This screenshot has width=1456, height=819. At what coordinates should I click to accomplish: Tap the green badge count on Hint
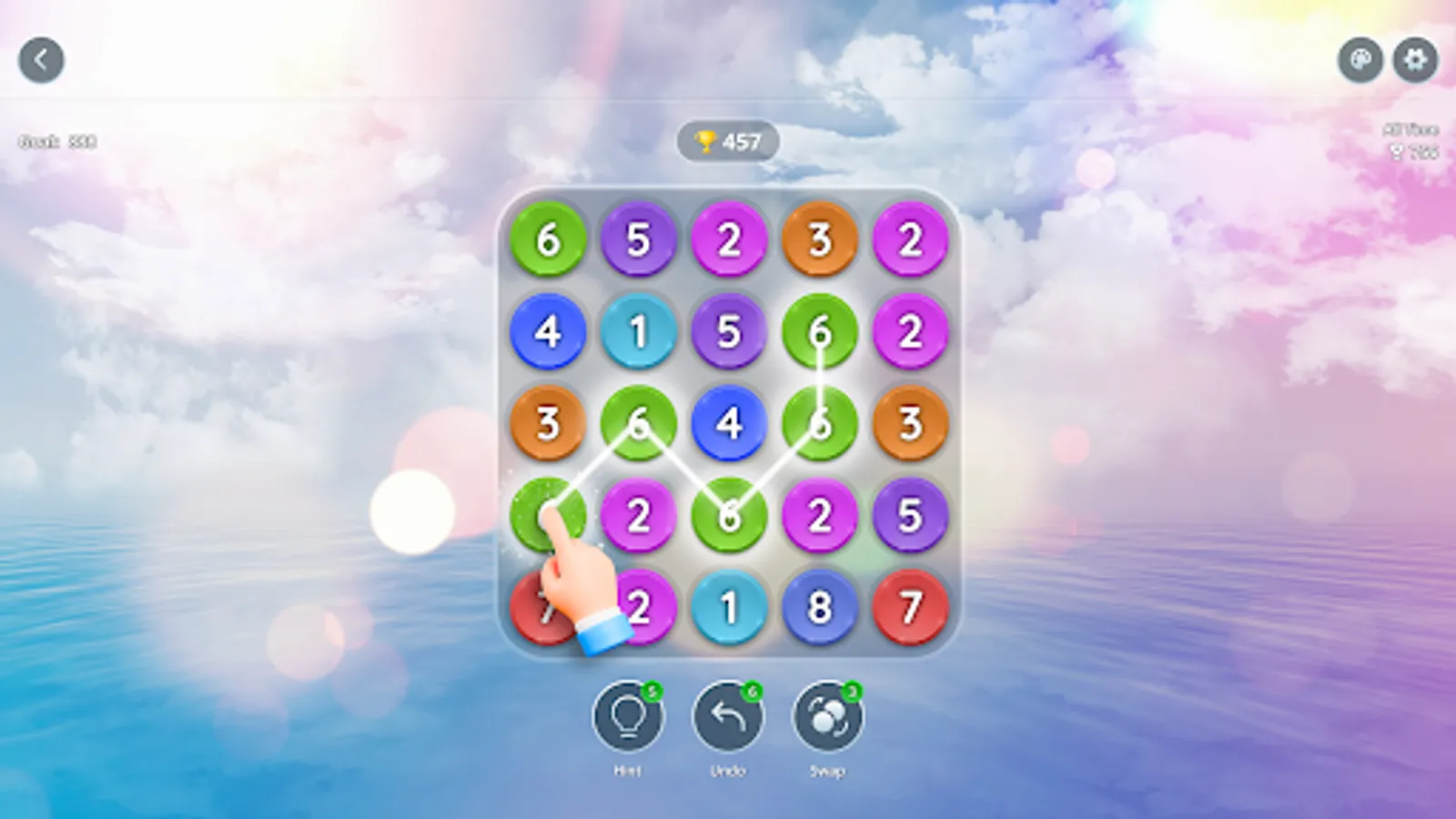click(x=653, y=692)
